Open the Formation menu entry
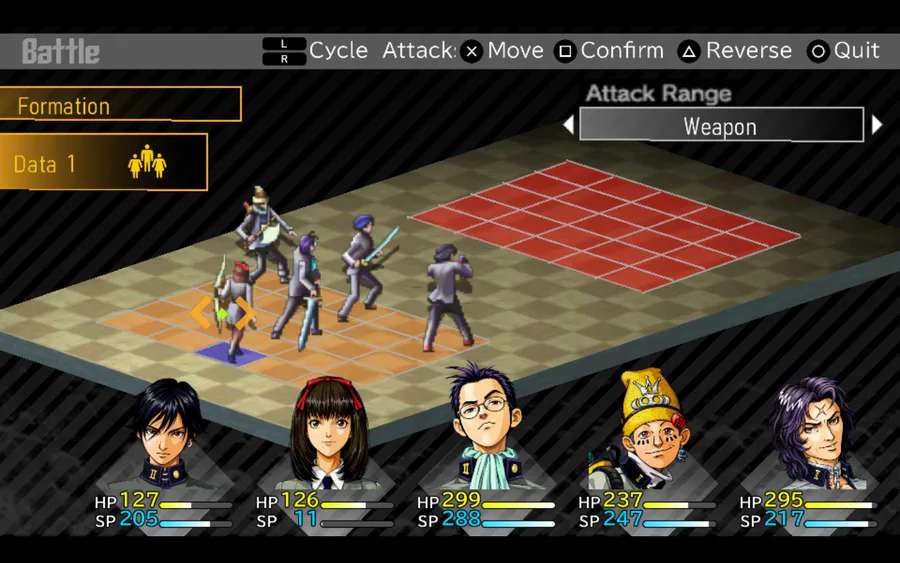900x563 pixels. click(120, 105)
